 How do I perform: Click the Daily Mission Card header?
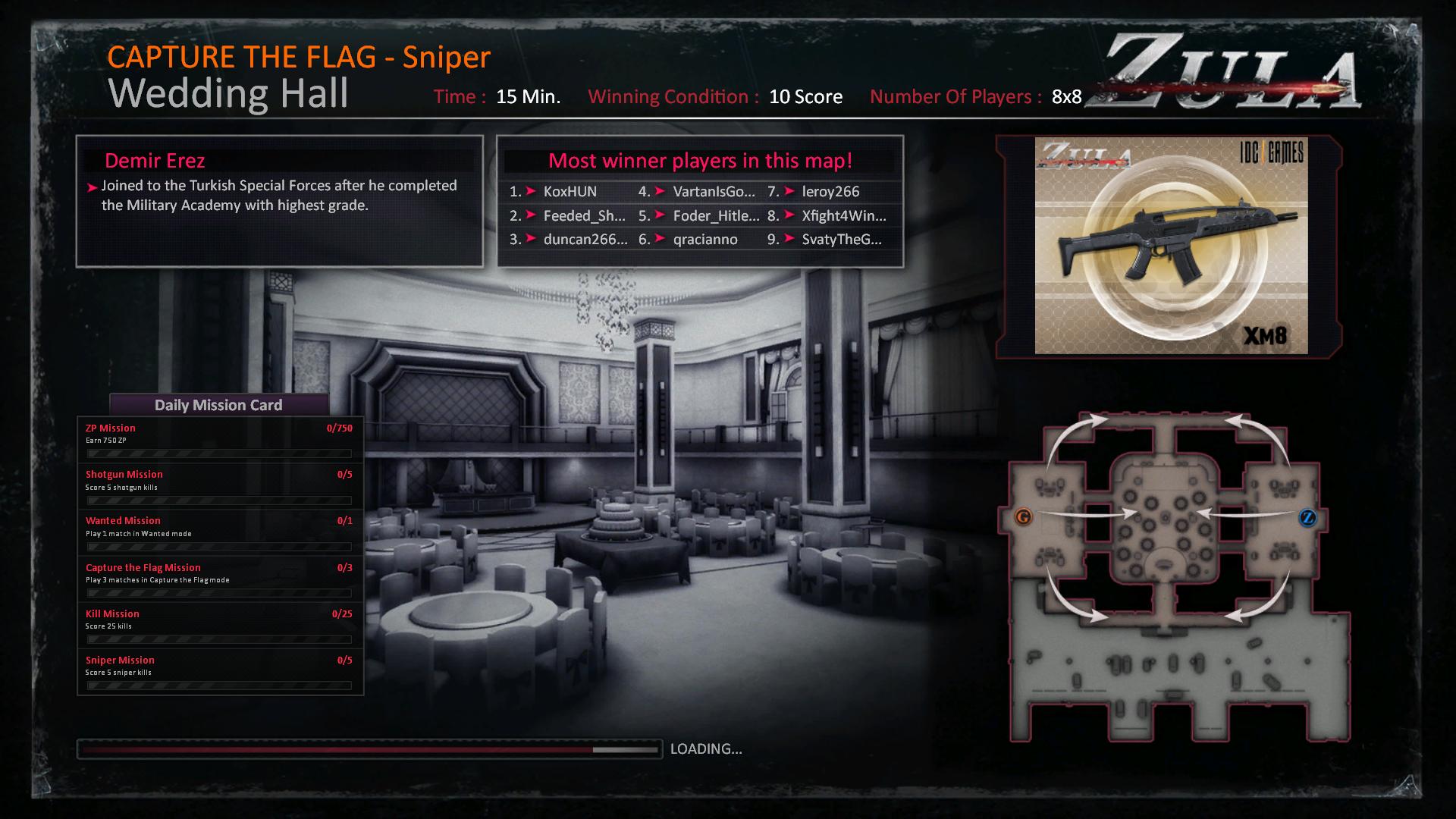coord(218,405)
